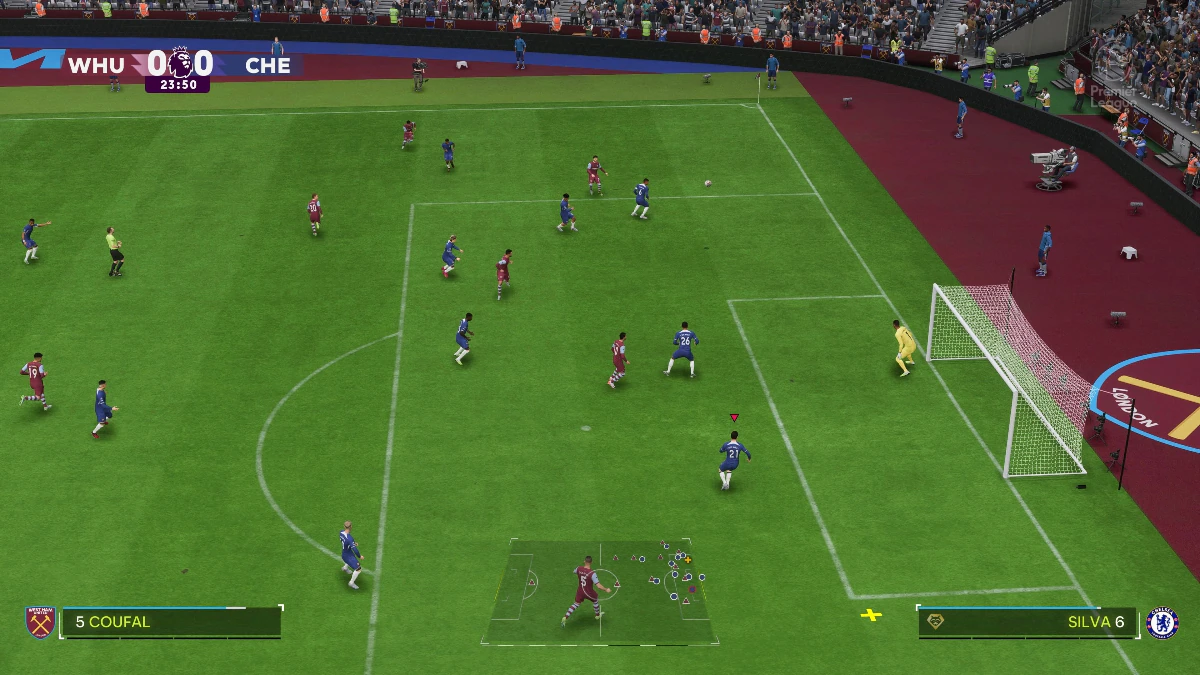Screen dimensions: 1200x675
Task: Select the West Ham crest icon
Action: click(x=40, y=622)
